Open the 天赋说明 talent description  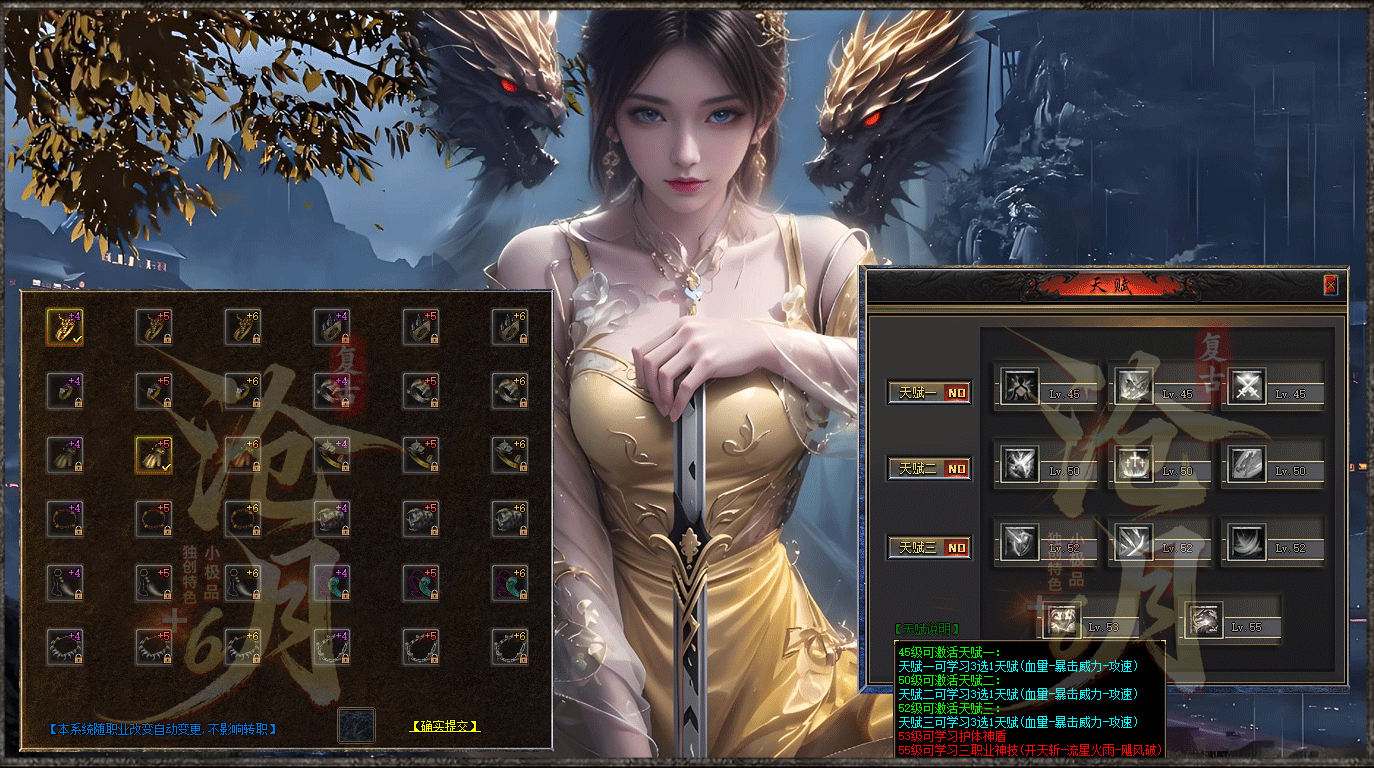tap(927, 629)
